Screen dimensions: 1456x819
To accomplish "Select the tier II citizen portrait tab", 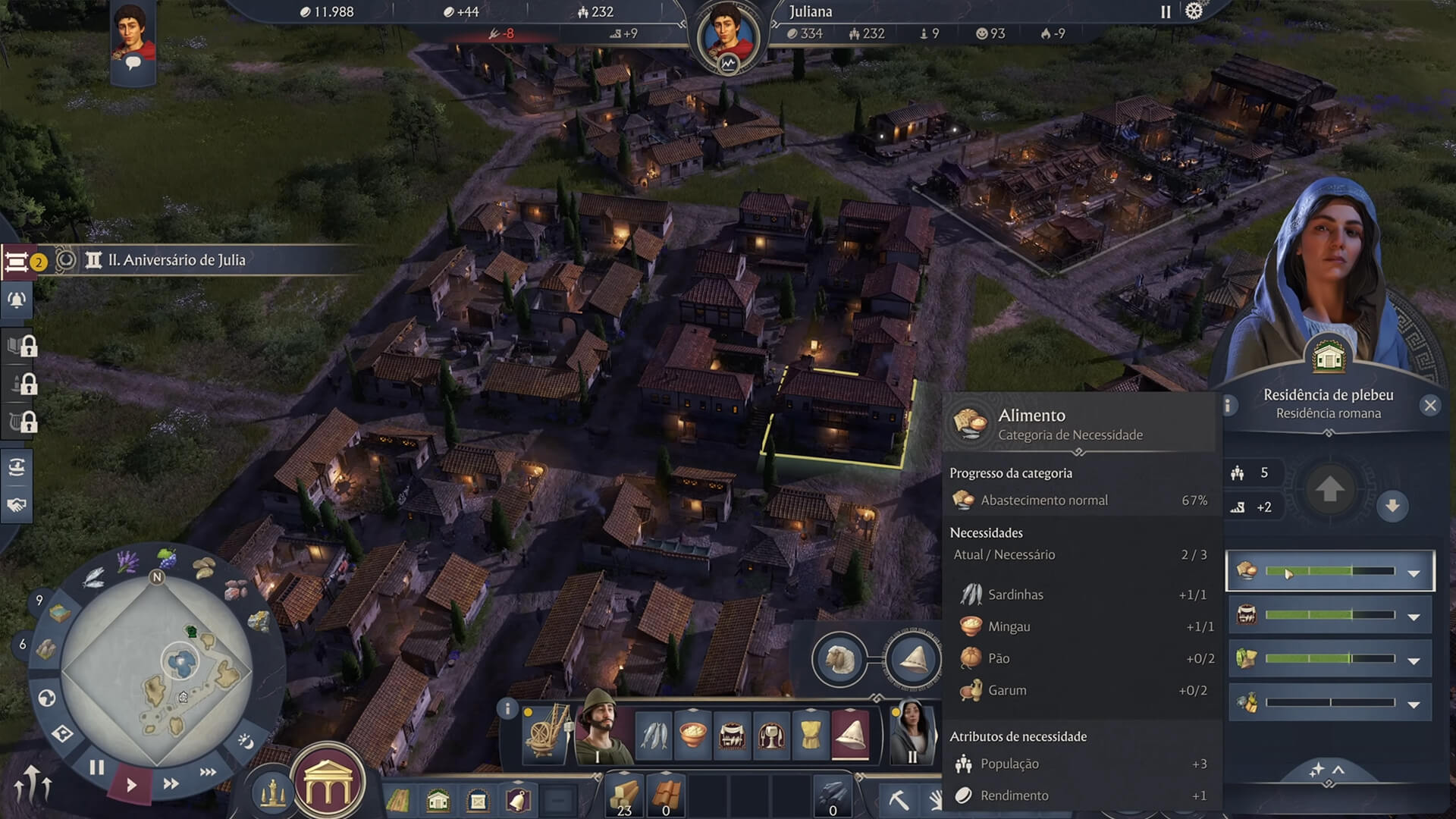I will tap(914, 733).
